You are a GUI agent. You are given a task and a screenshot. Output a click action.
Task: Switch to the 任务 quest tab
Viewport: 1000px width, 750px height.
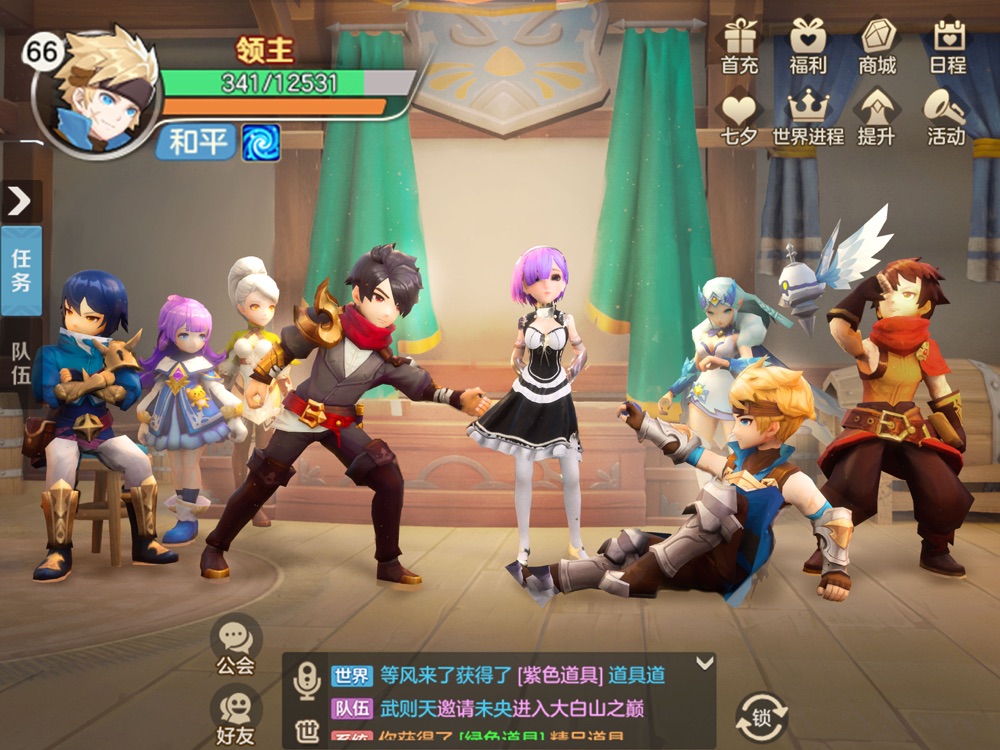pyautogui.click(x=21, y=270)
